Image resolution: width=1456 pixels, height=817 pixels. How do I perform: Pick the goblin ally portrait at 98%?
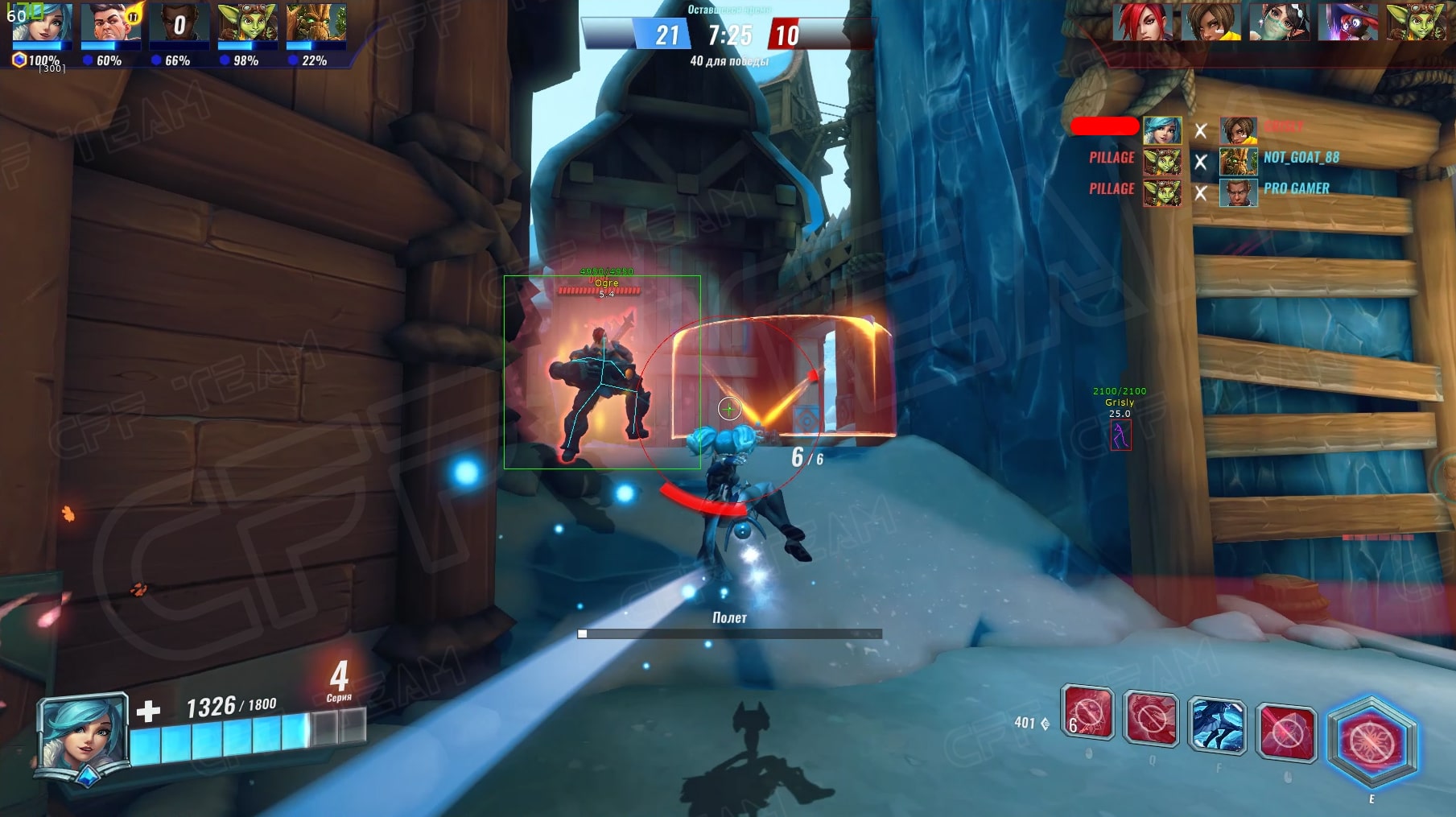(x=247, y=23)
